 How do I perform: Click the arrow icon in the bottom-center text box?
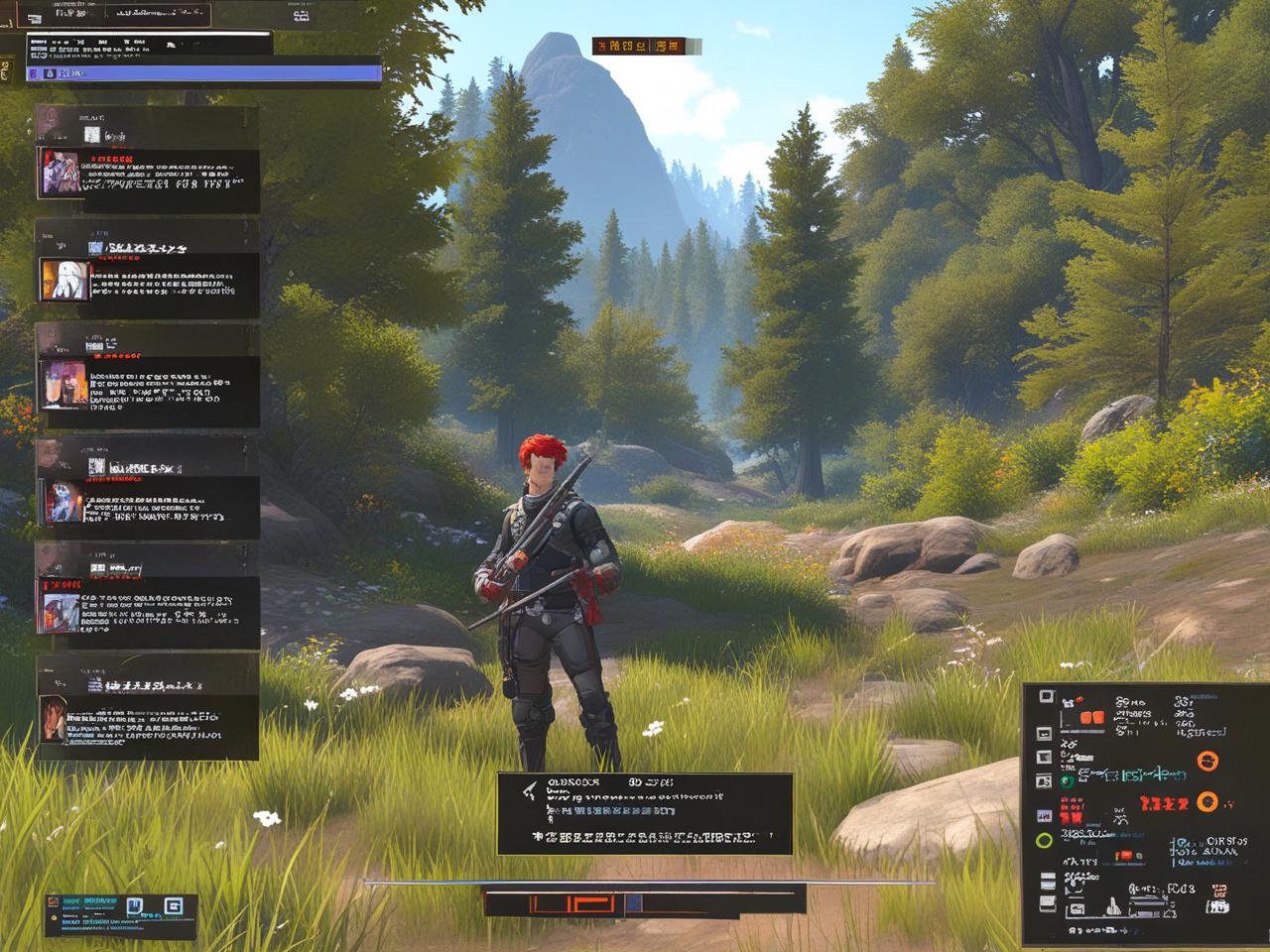pyautogui.click(x=530, y=789)
